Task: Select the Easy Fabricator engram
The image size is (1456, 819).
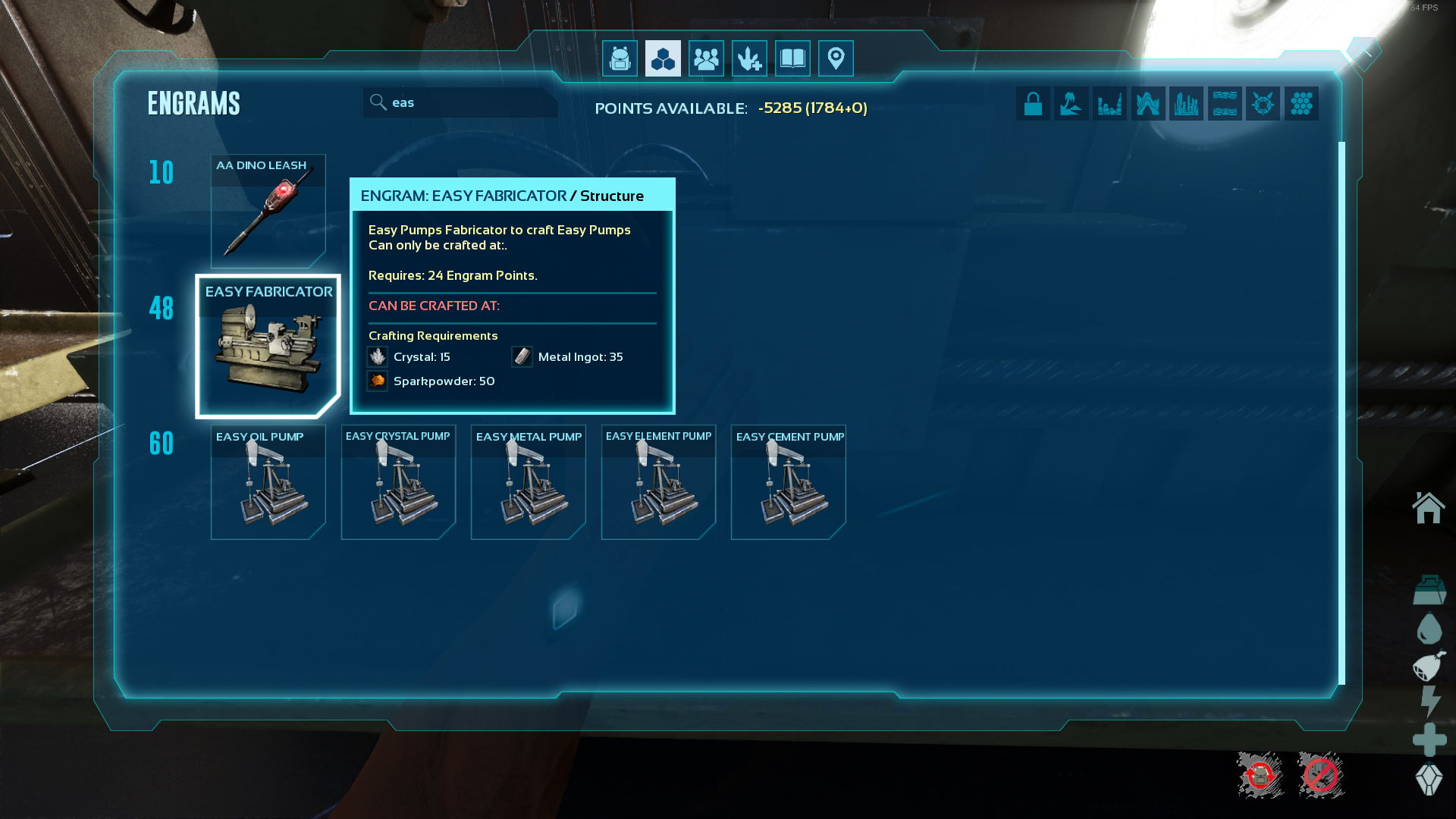Action: point(268,347)
